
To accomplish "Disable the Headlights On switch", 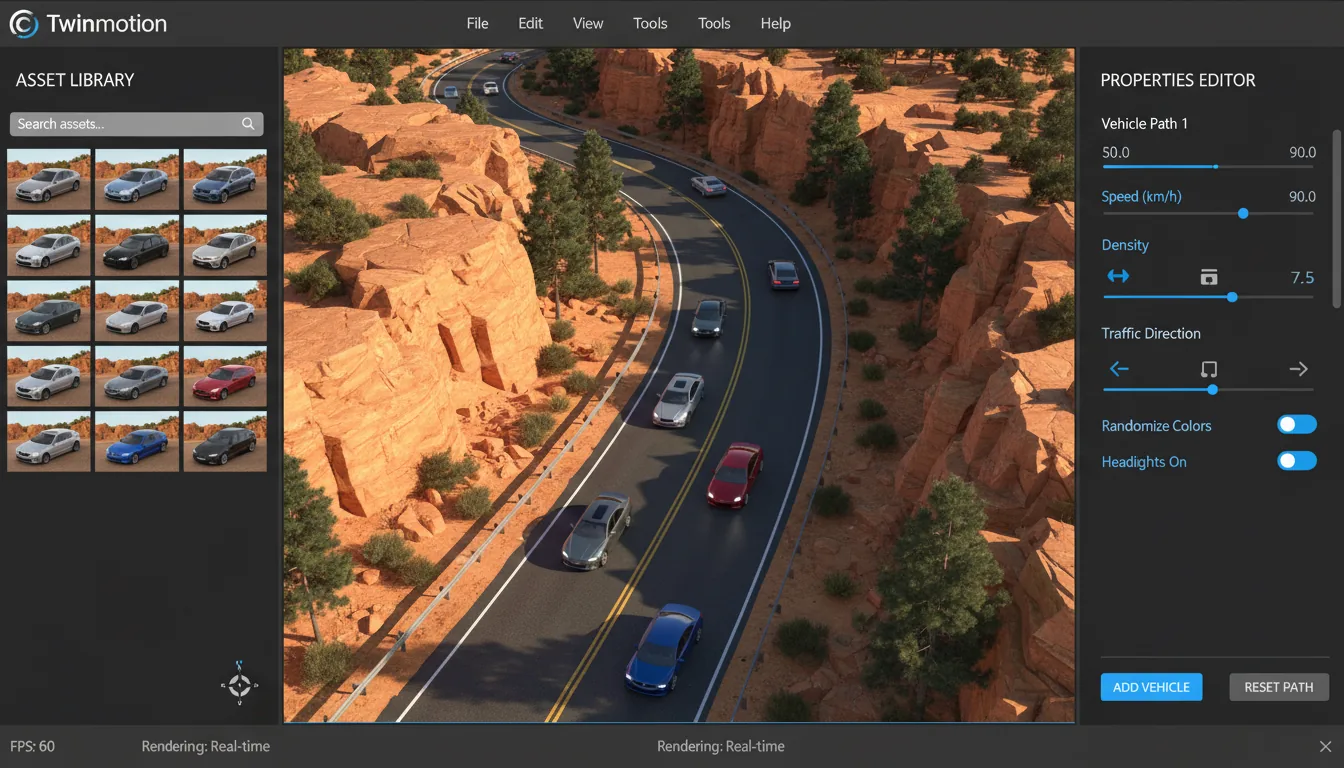I will 1296,460.
